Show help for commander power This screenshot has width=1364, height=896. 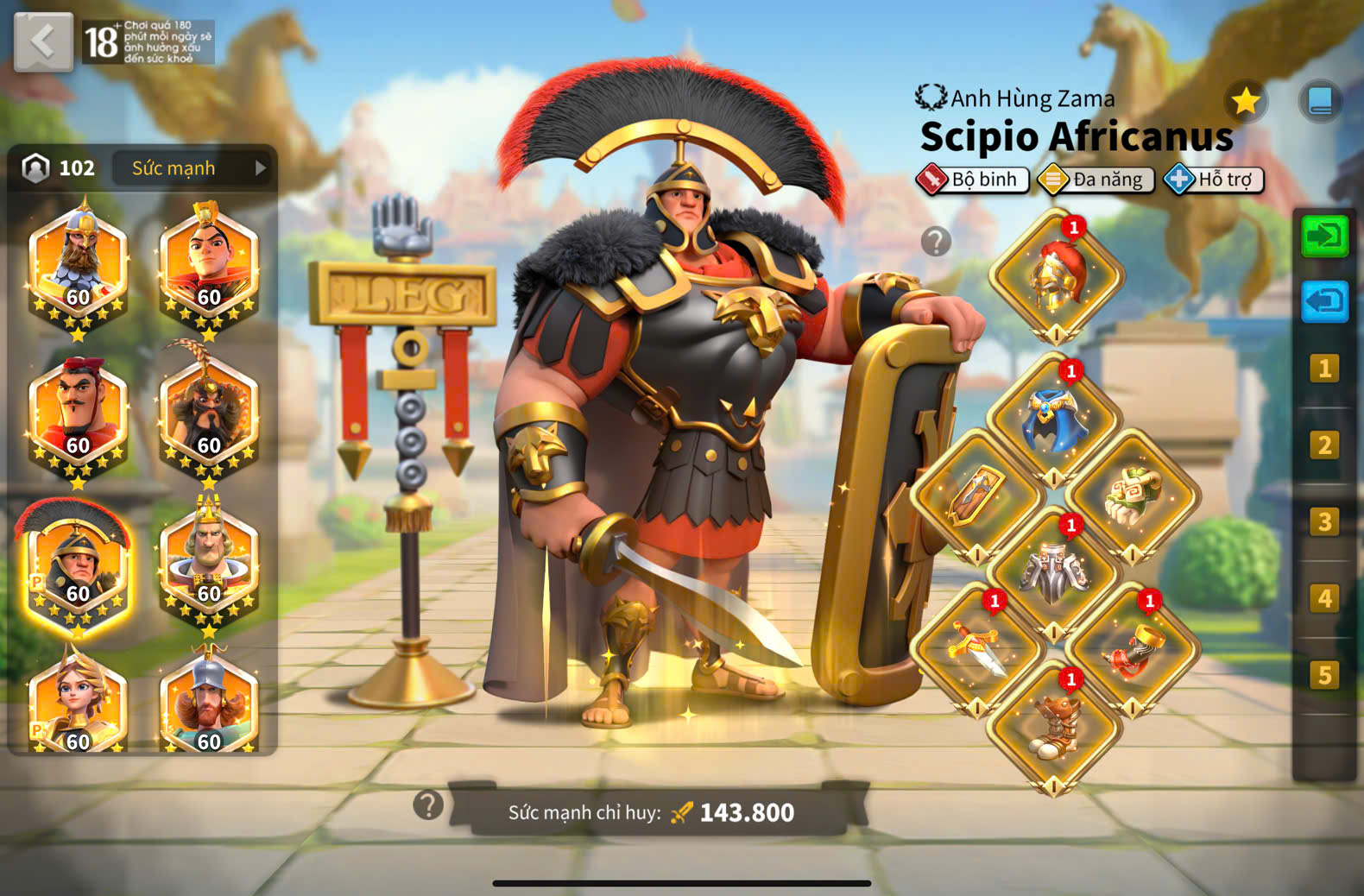[x=428, y=805]
